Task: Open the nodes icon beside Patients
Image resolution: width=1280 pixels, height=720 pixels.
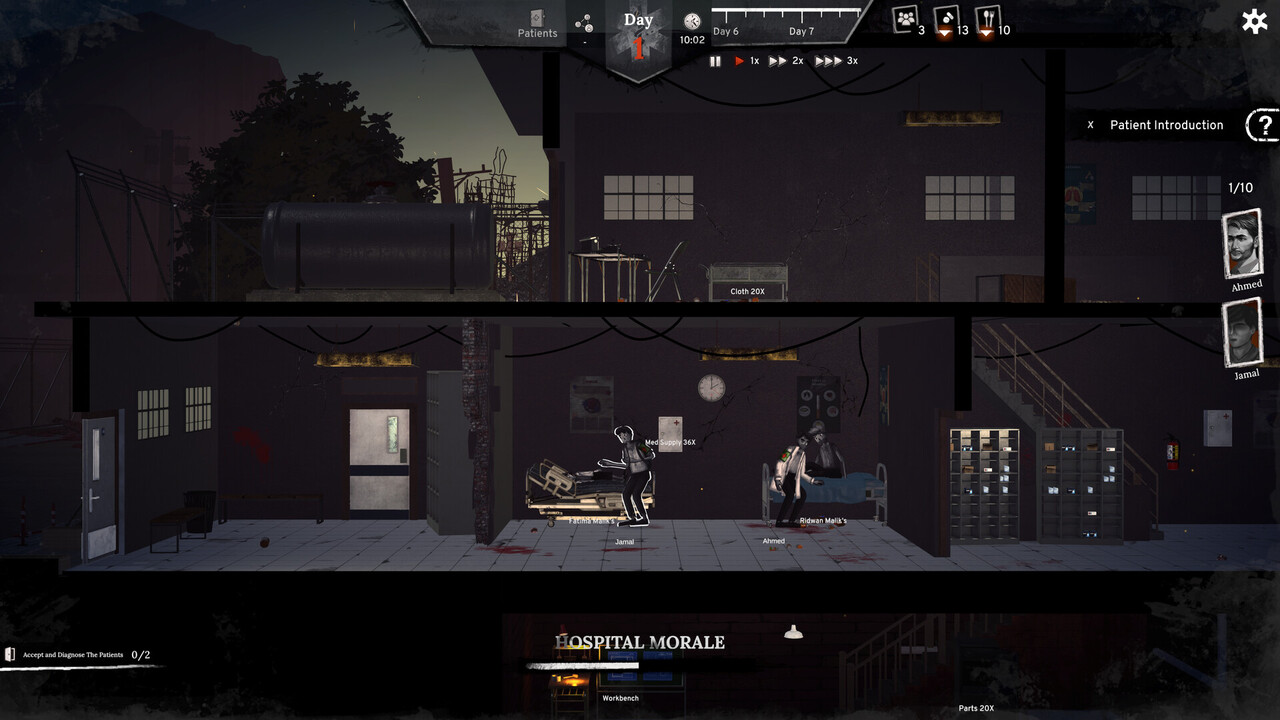Action: pyautogui.click(x=585, y=24)
